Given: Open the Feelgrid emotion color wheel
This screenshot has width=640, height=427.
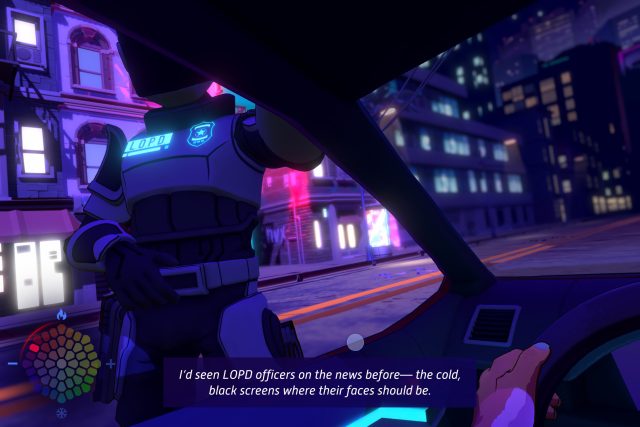Looking at the screenshot, I should 61,363.
